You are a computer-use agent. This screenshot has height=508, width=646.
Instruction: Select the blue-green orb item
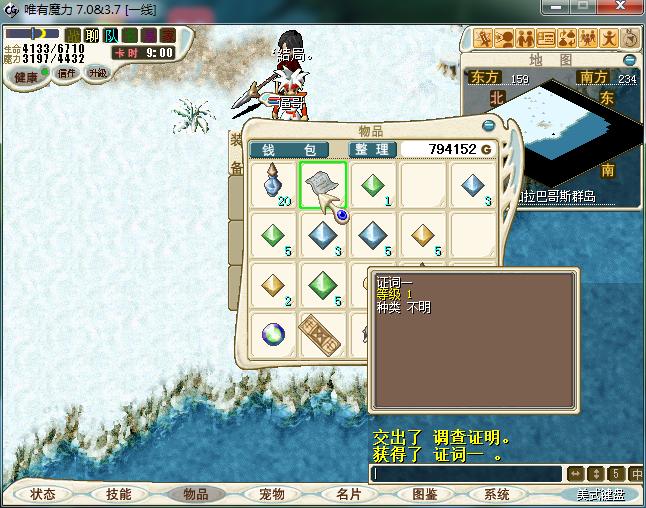(x=272, y=333)
